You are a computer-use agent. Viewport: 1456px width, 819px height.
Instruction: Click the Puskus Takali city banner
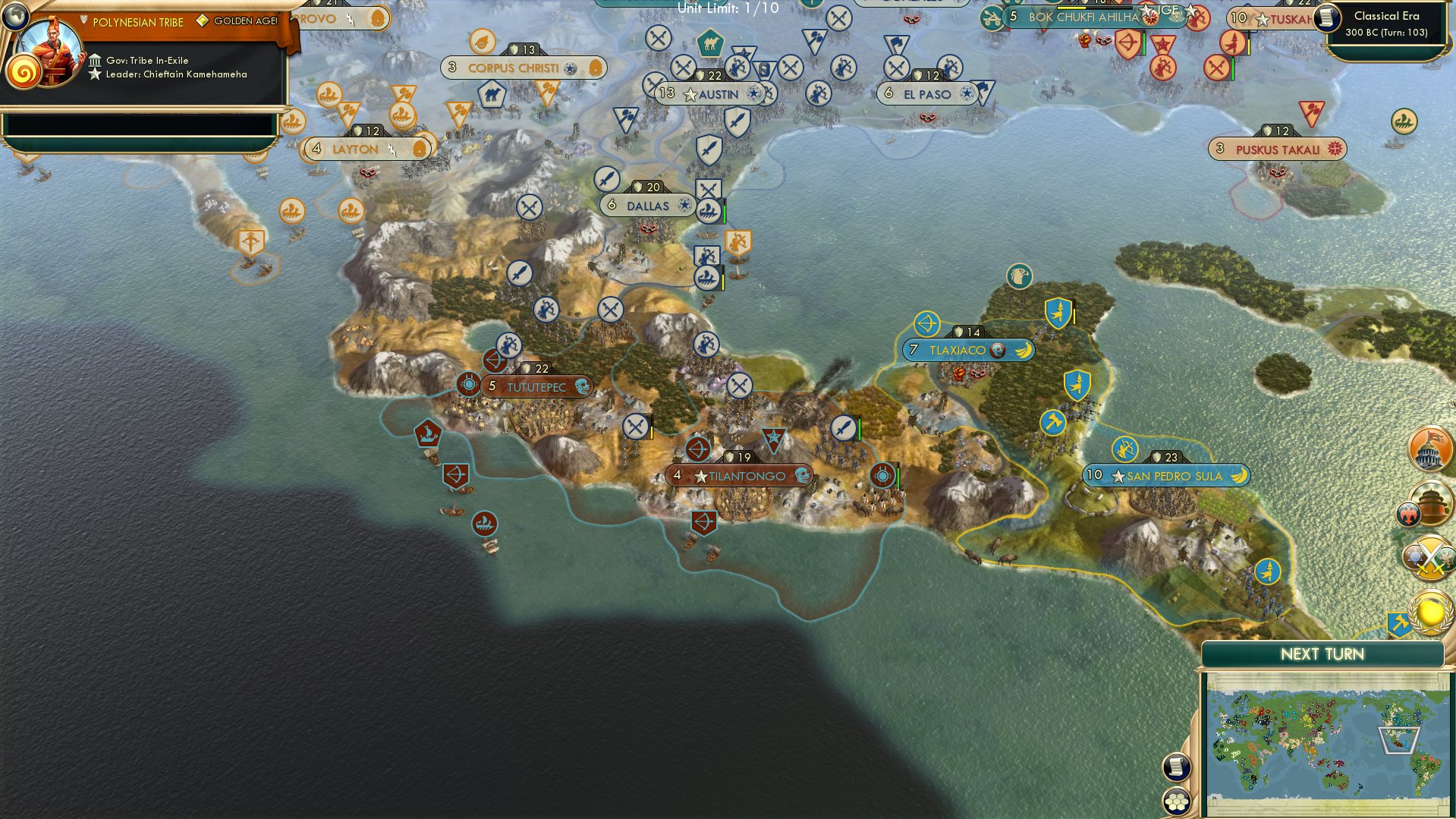tap(1277, 149)
